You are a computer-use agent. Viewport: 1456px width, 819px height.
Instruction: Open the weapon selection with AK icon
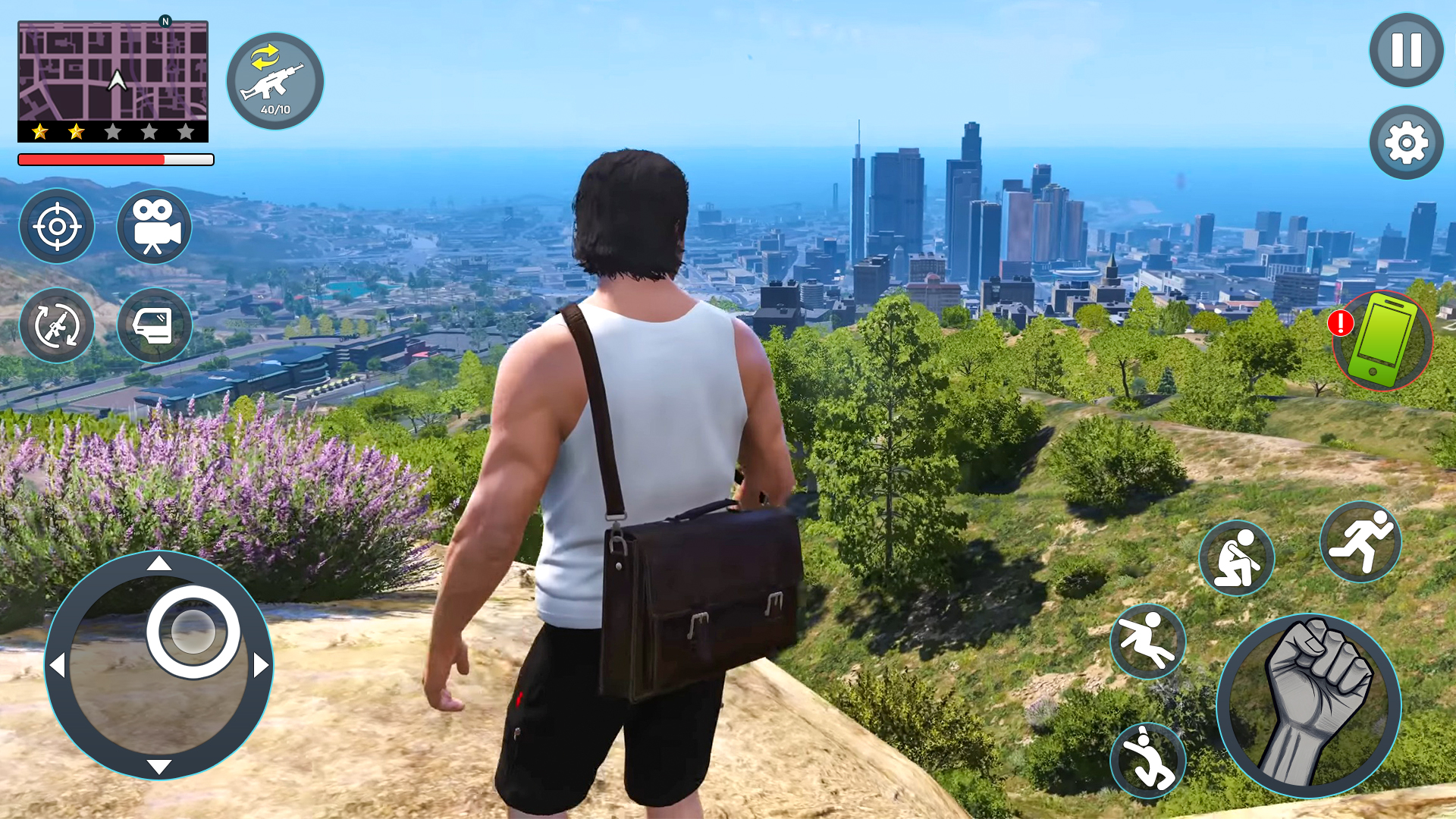pos(275,81)
